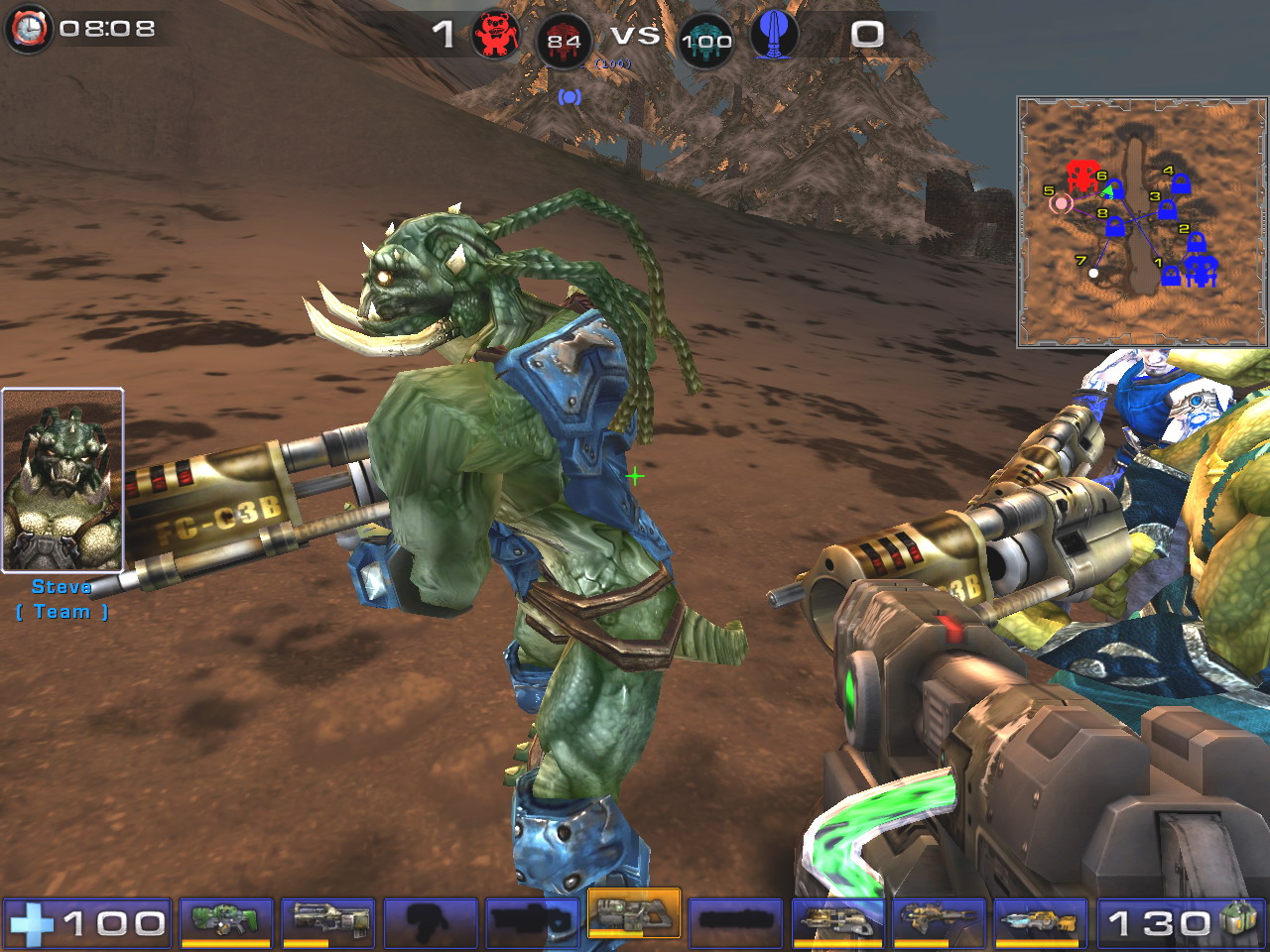Switch to the green weapon in the first slot

pyautogui.click(x=226, y=921)
